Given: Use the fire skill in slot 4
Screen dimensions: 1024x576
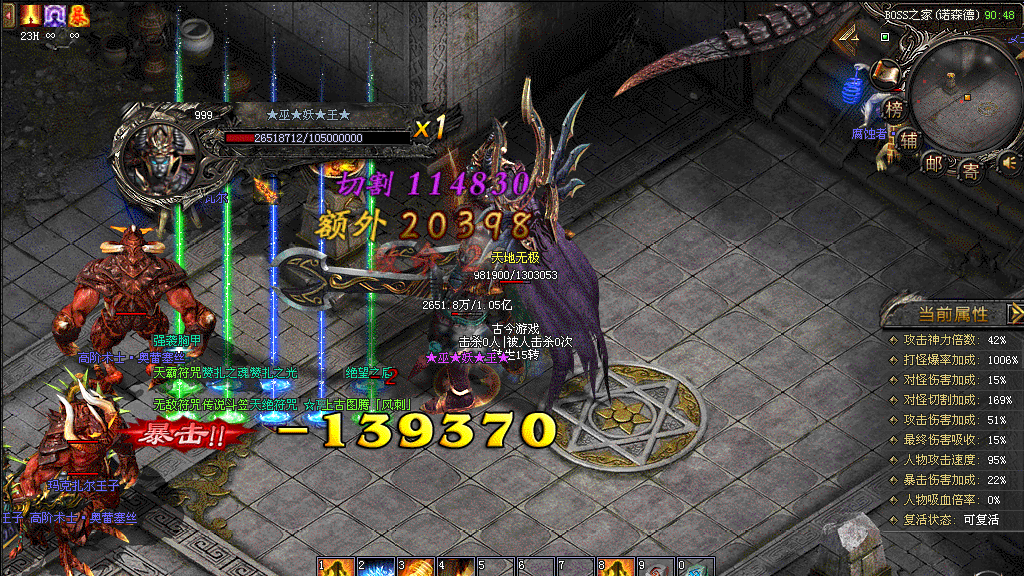Looking at the screenshot, I should pyautogui.click(x=456, y=567).
